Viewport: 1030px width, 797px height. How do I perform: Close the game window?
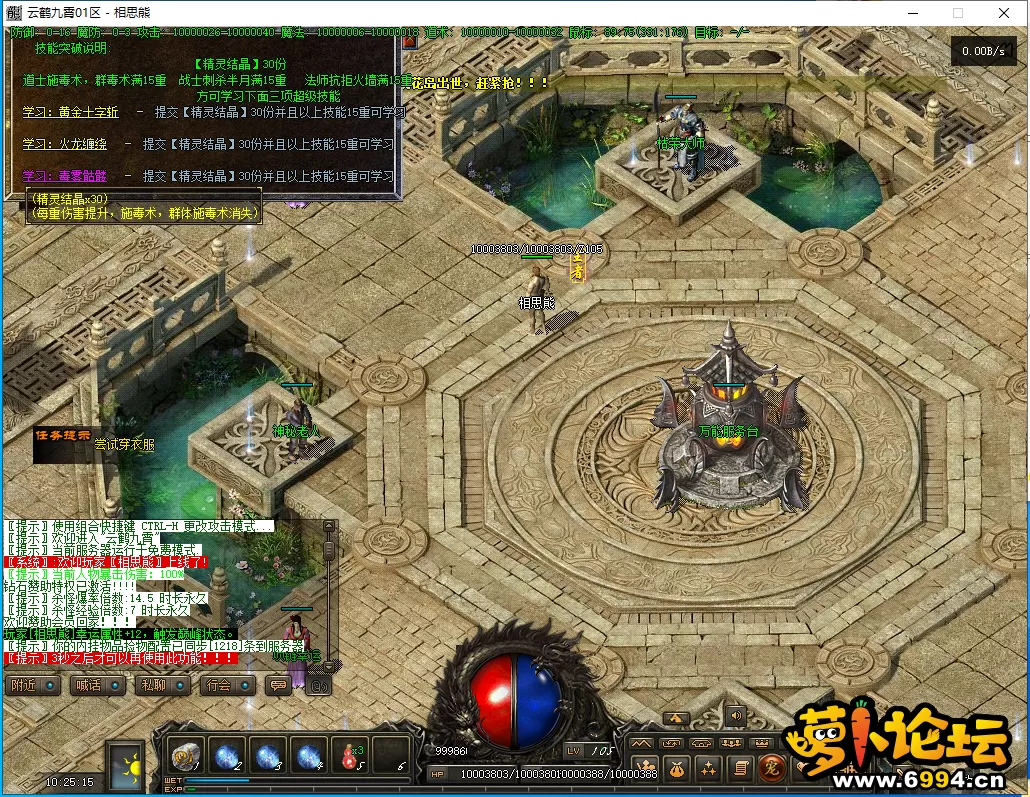(x=1003, y=13)
